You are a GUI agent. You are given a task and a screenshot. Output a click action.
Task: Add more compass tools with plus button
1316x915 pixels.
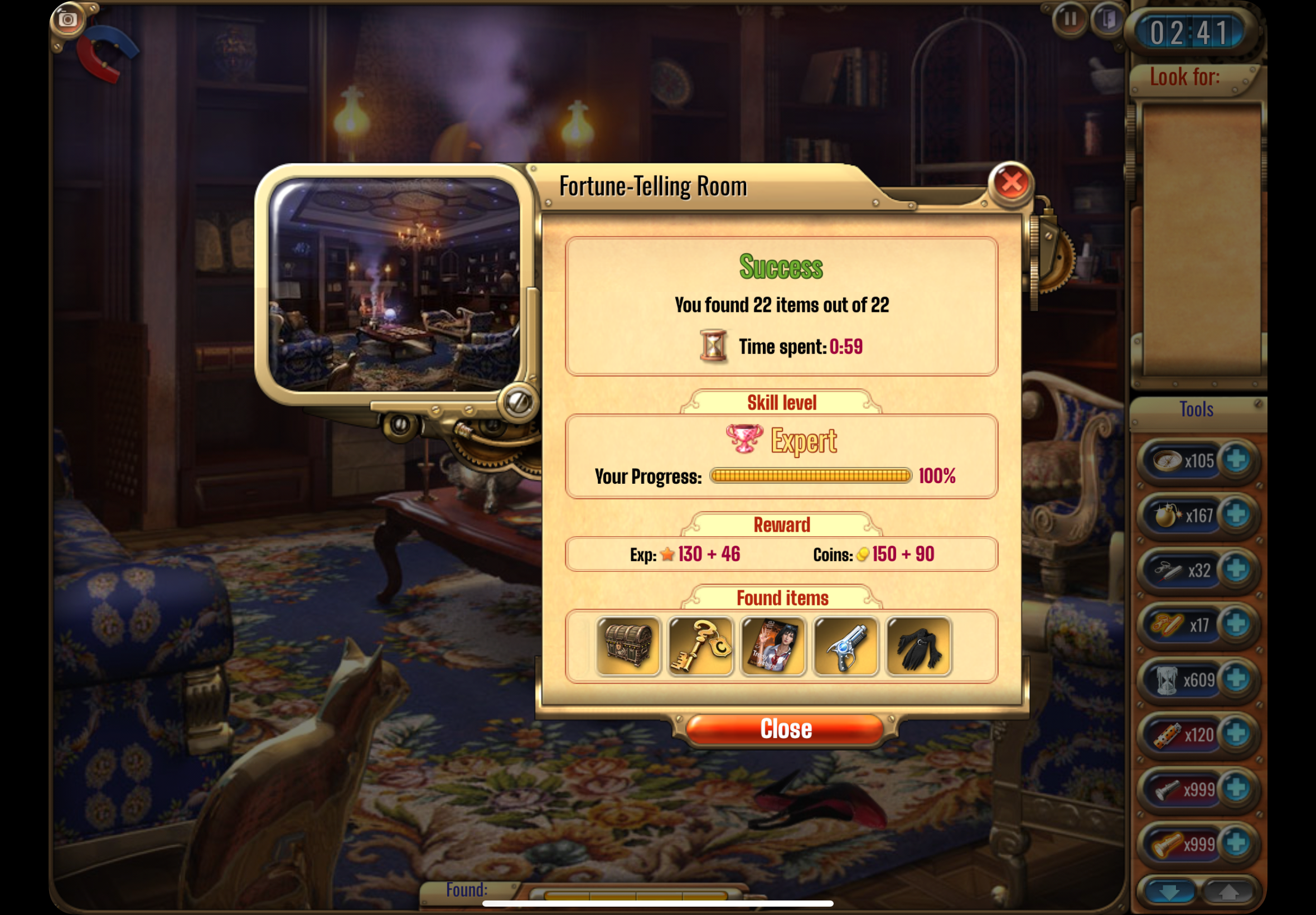[1236, 460]
